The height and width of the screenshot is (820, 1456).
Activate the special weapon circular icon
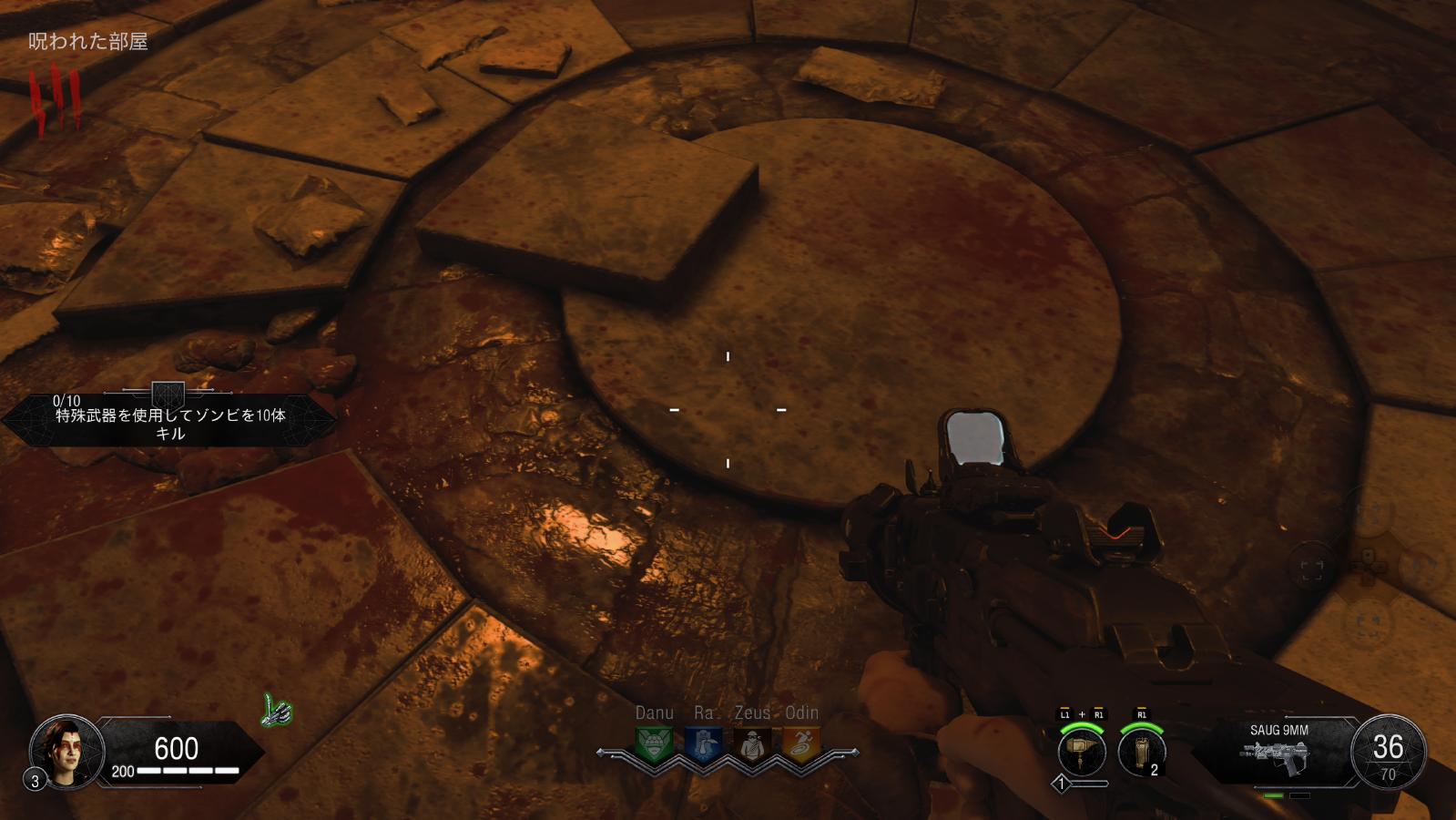pyautogui.click(x=1082, y=753)
